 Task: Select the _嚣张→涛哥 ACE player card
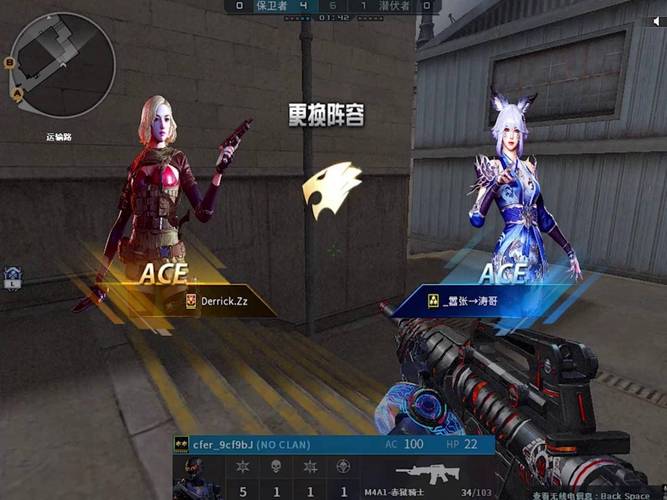point(468,299)
